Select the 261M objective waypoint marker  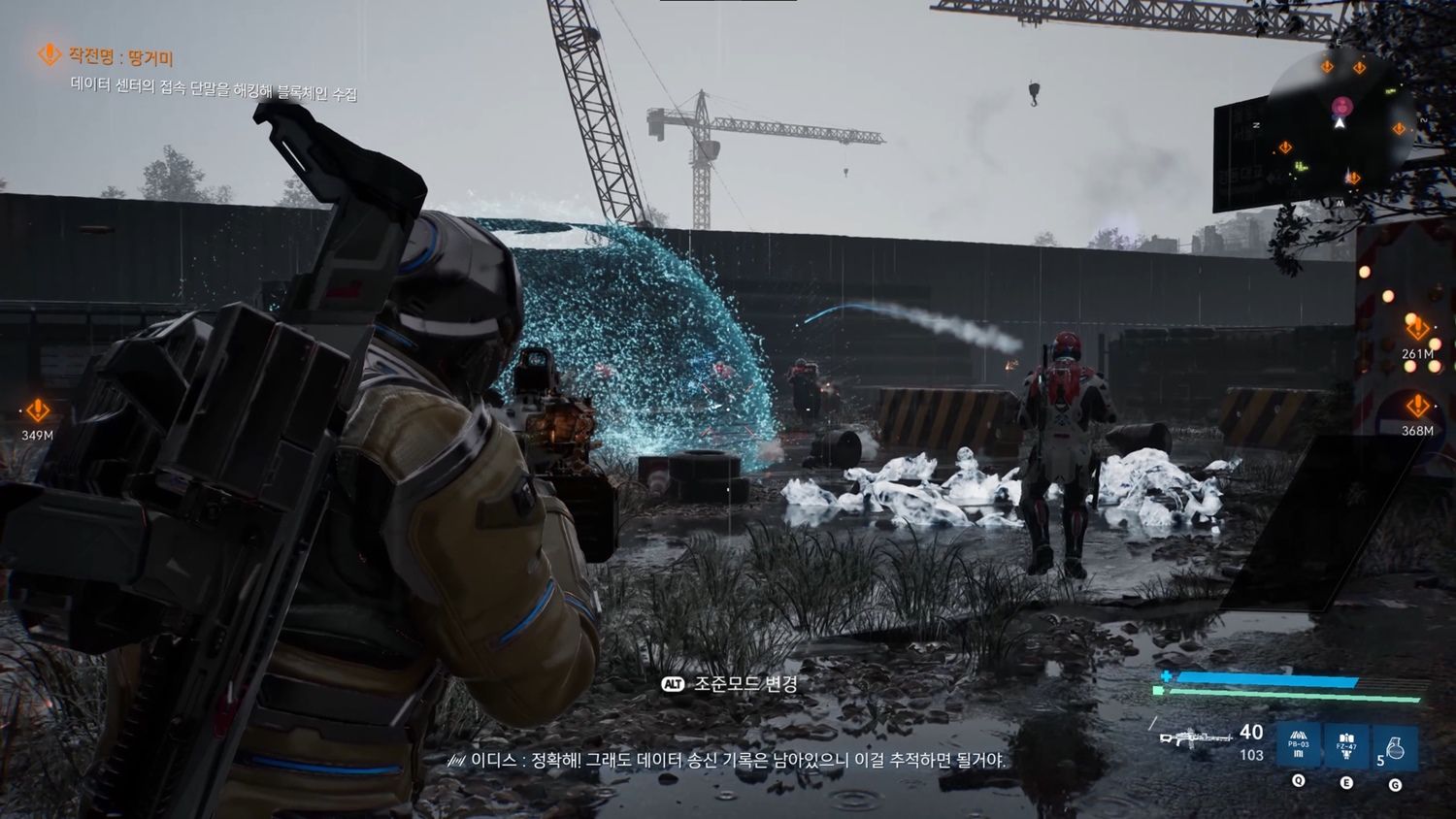point(1417,329)
